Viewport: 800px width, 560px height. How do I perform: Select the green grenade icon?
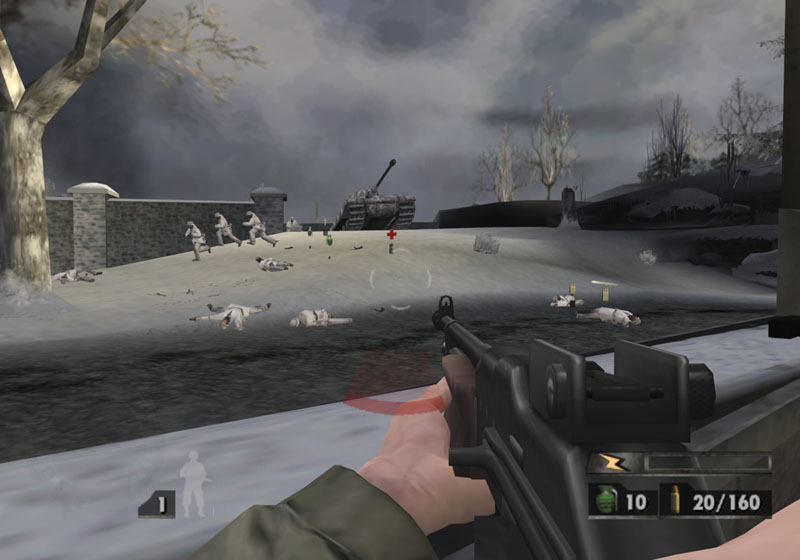(x=604, y=501)
